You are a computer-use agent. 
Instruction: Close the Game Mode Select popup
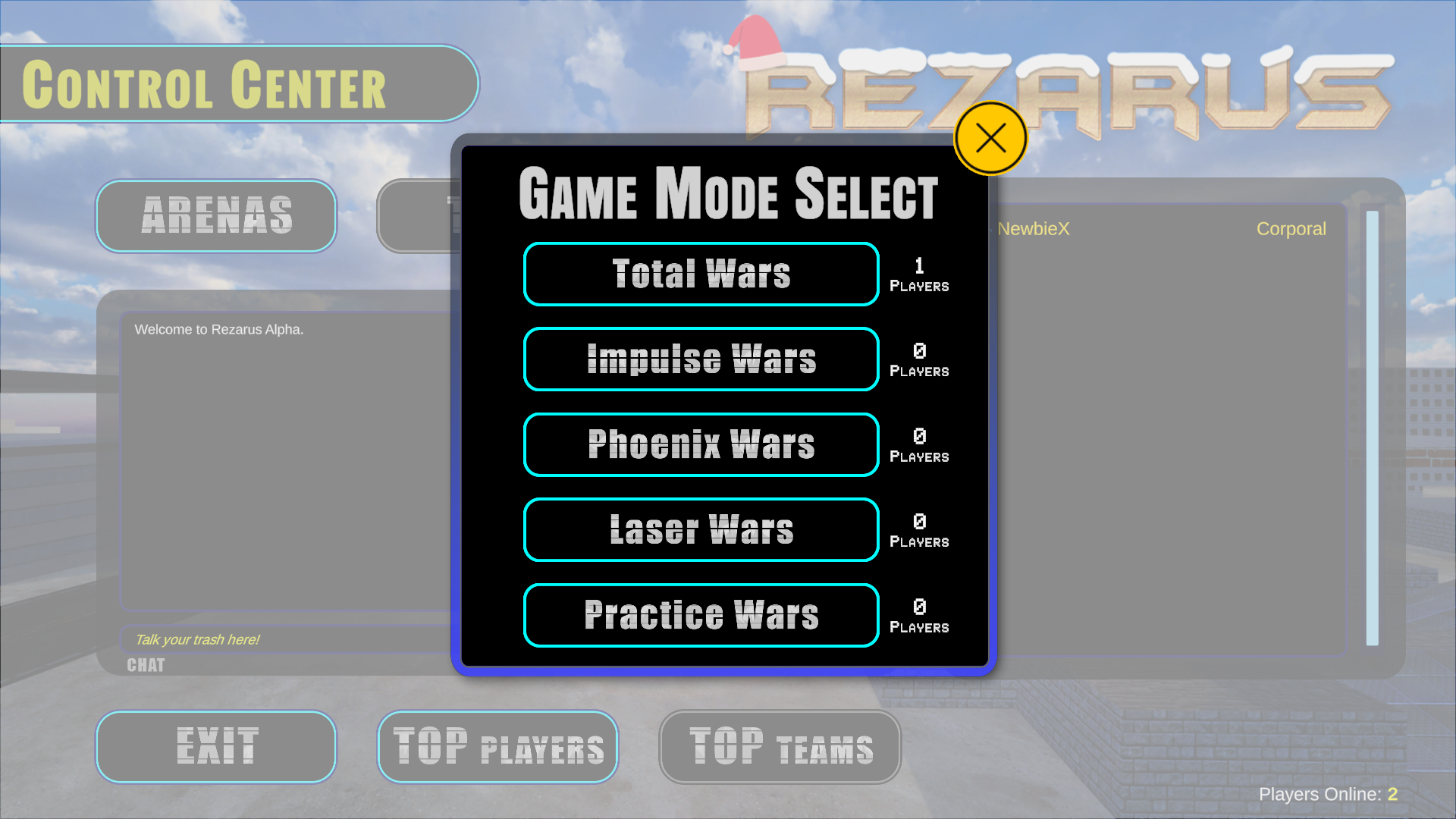coord(990,139)
